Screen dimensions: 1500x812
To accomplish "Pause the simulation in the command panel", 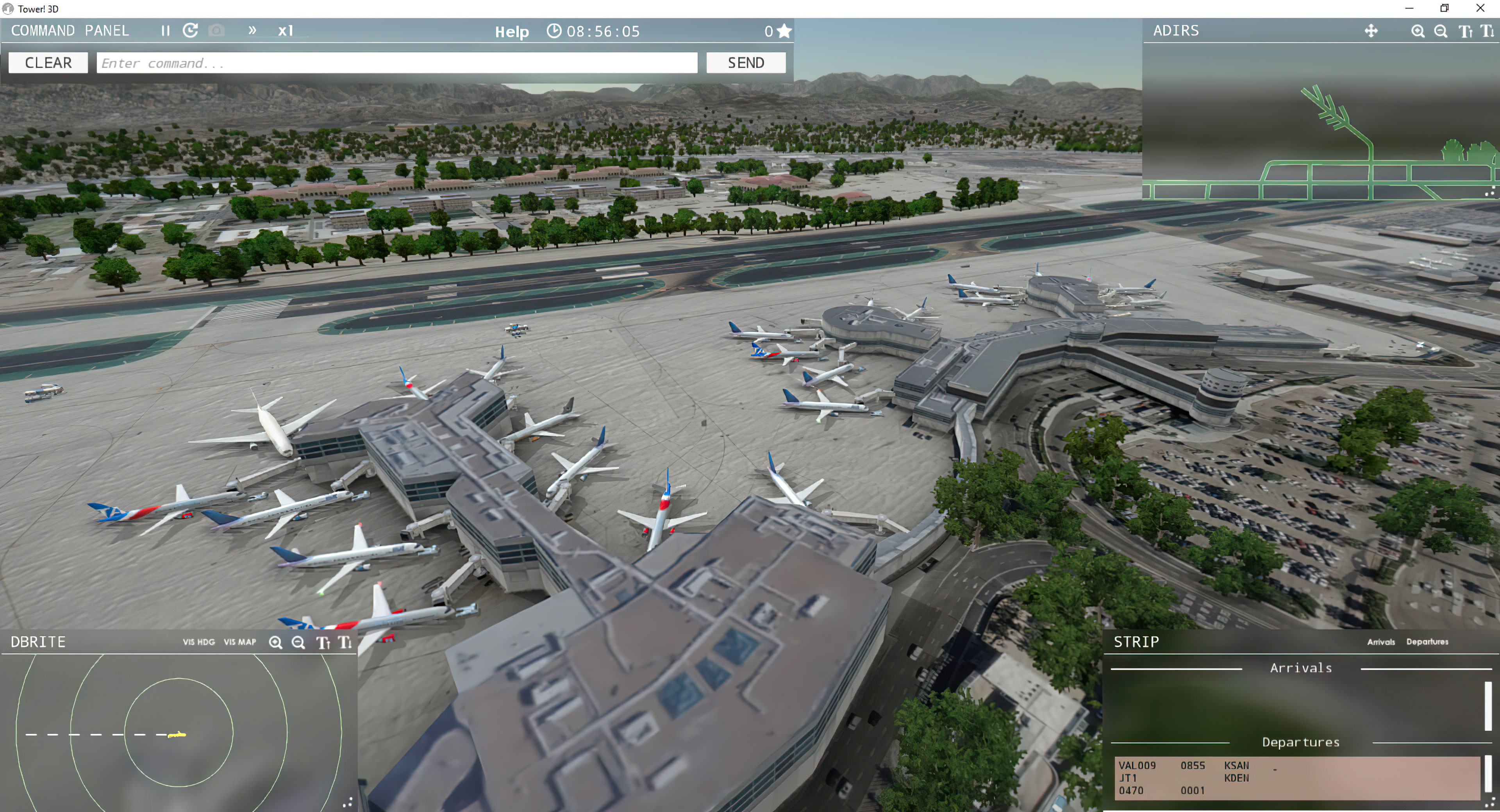I will 165,31.
